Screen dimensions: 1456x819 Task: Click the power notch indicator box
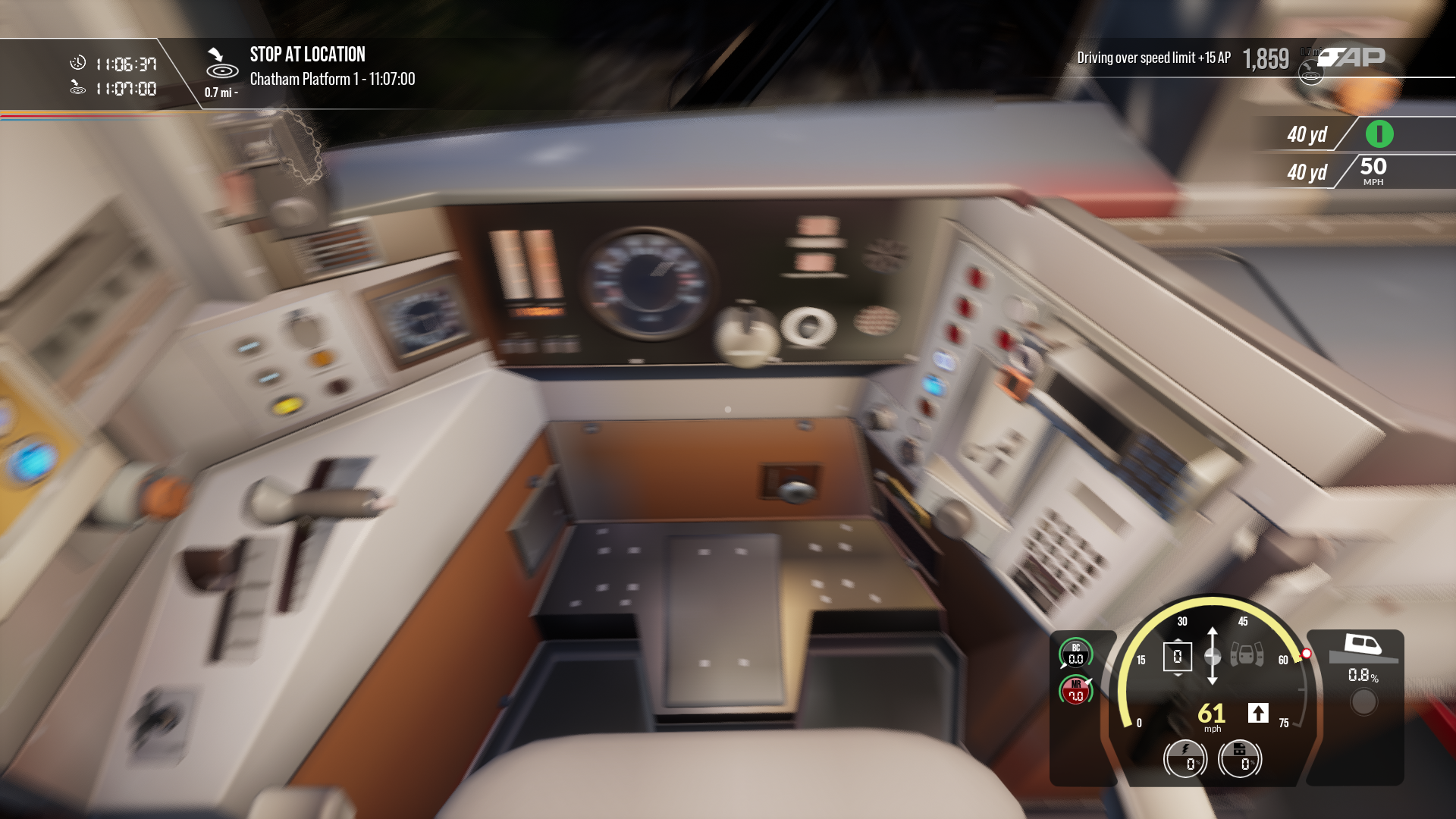(1177, 657)
